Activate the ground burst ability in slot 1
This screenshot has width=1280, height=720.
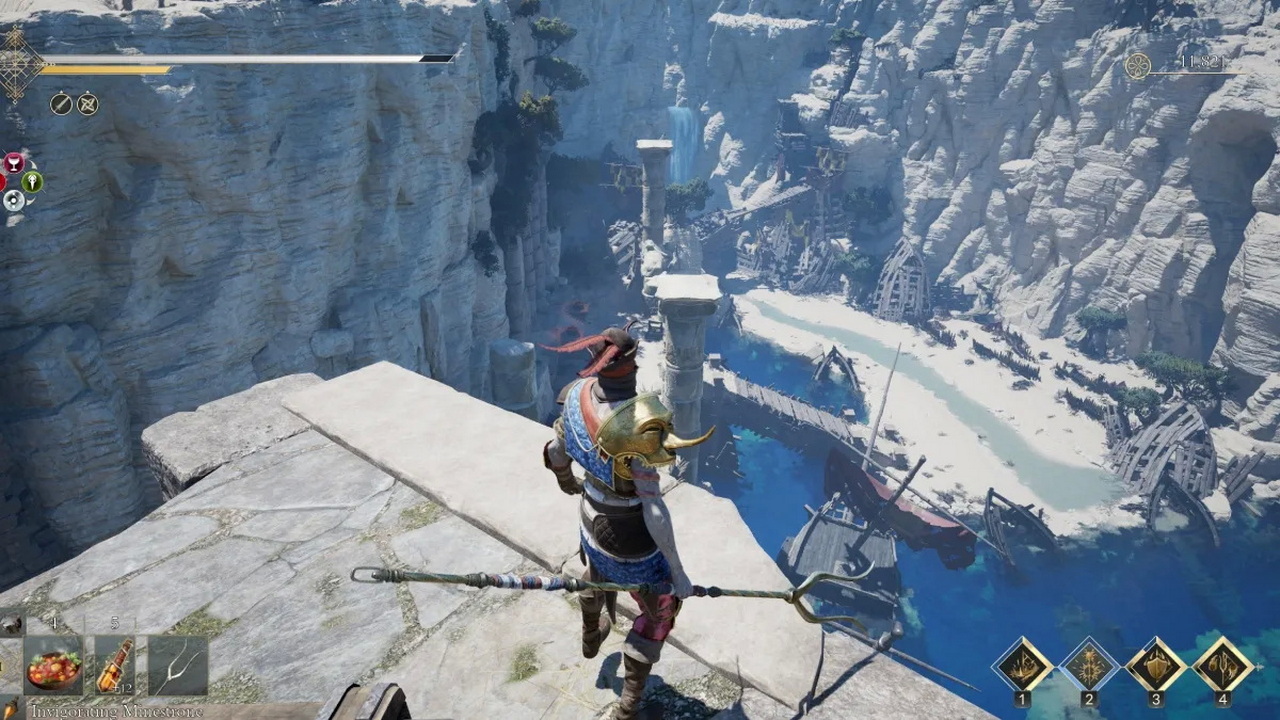1022,664
